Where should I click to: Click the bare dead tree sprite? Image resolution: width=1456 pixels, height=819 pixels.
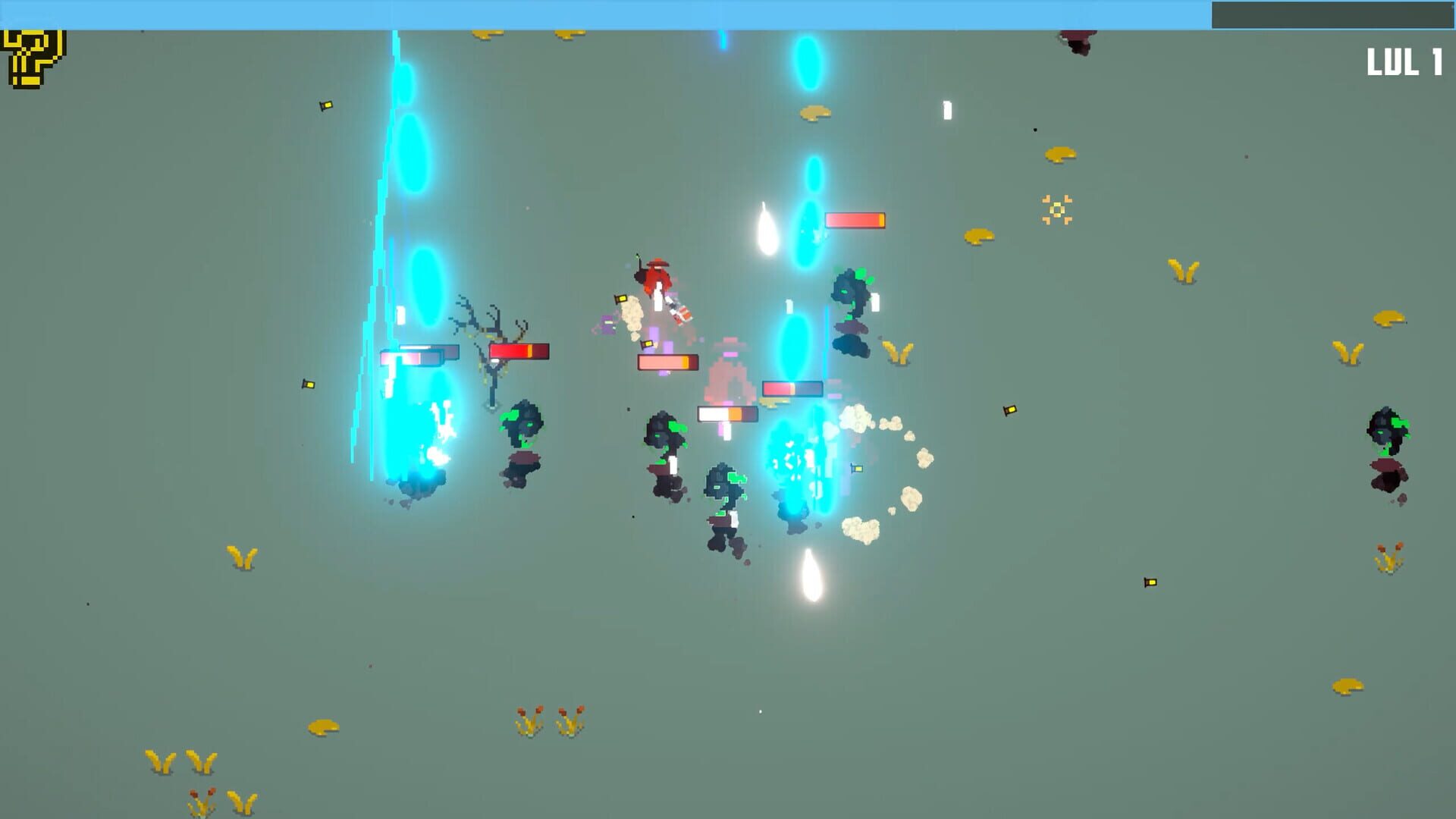point(493,341)
